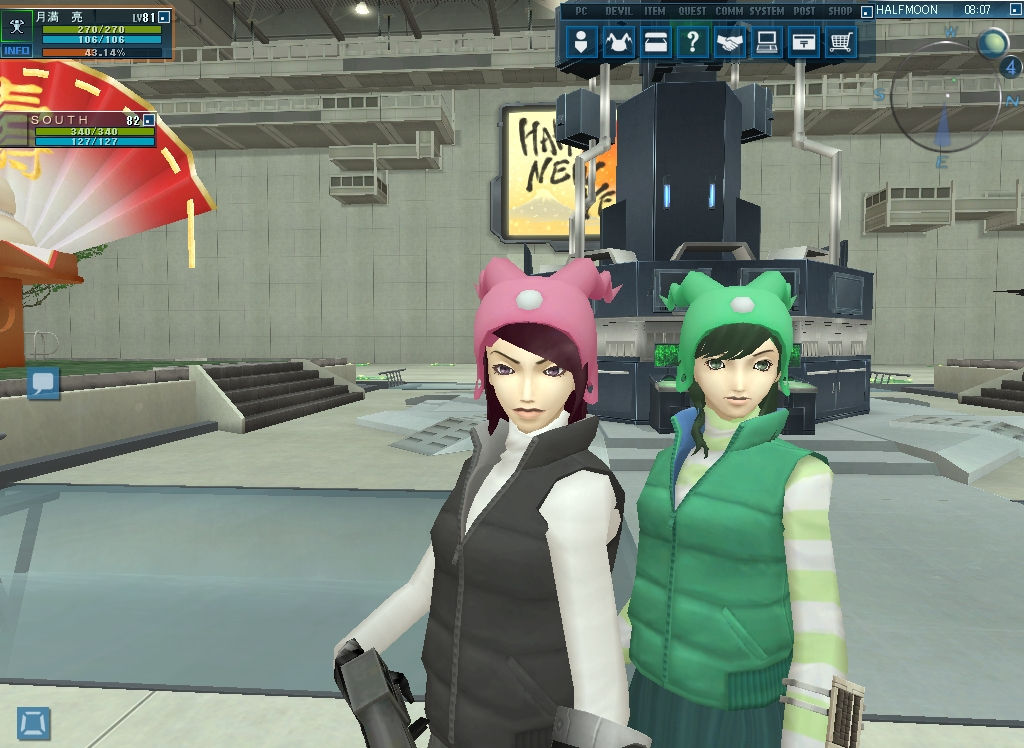Open the Item chest icon
This screenshot has height=748, width=1024.
point(655,42)
